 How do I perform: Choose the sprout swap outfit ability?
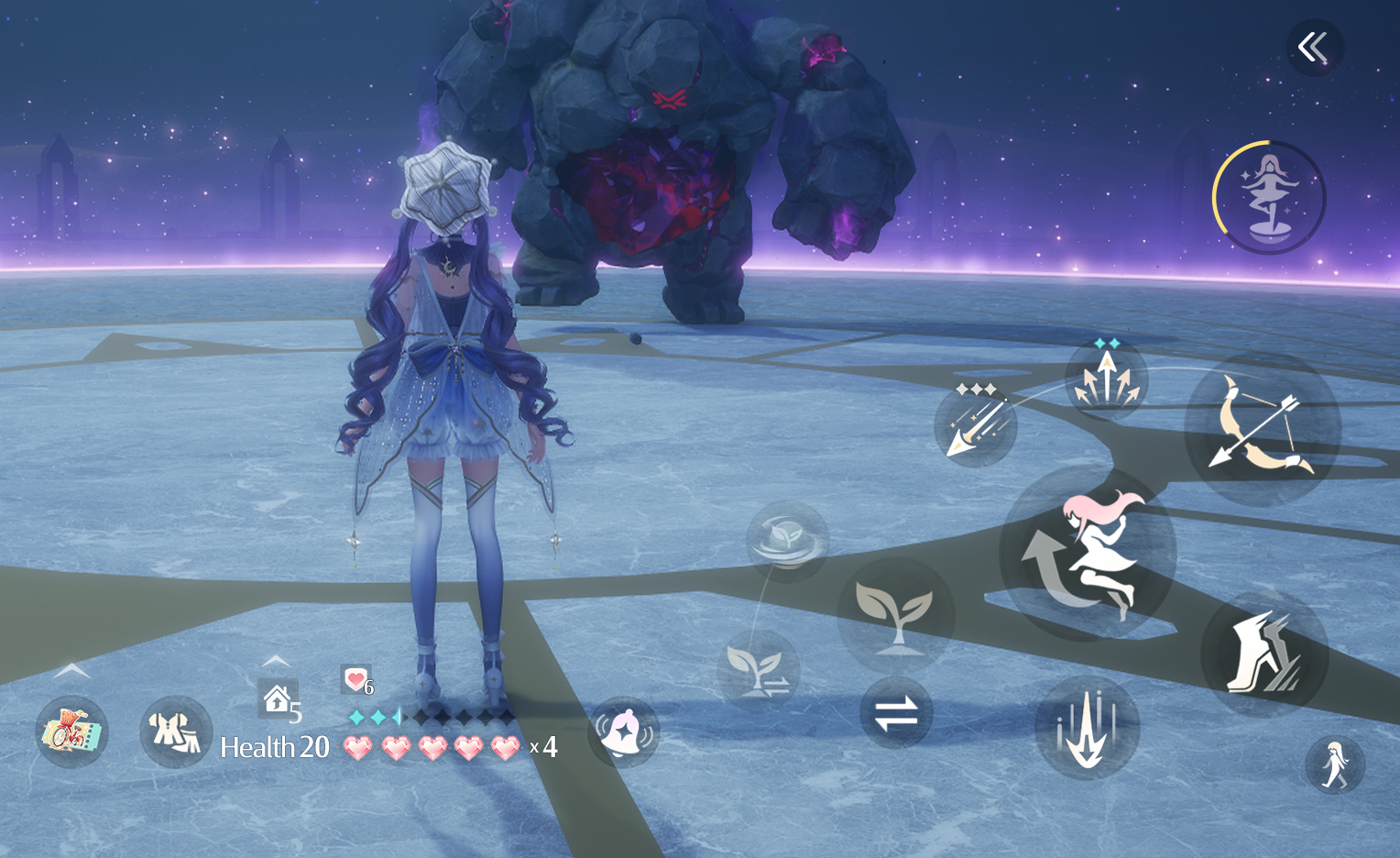(x=759, y=671)
